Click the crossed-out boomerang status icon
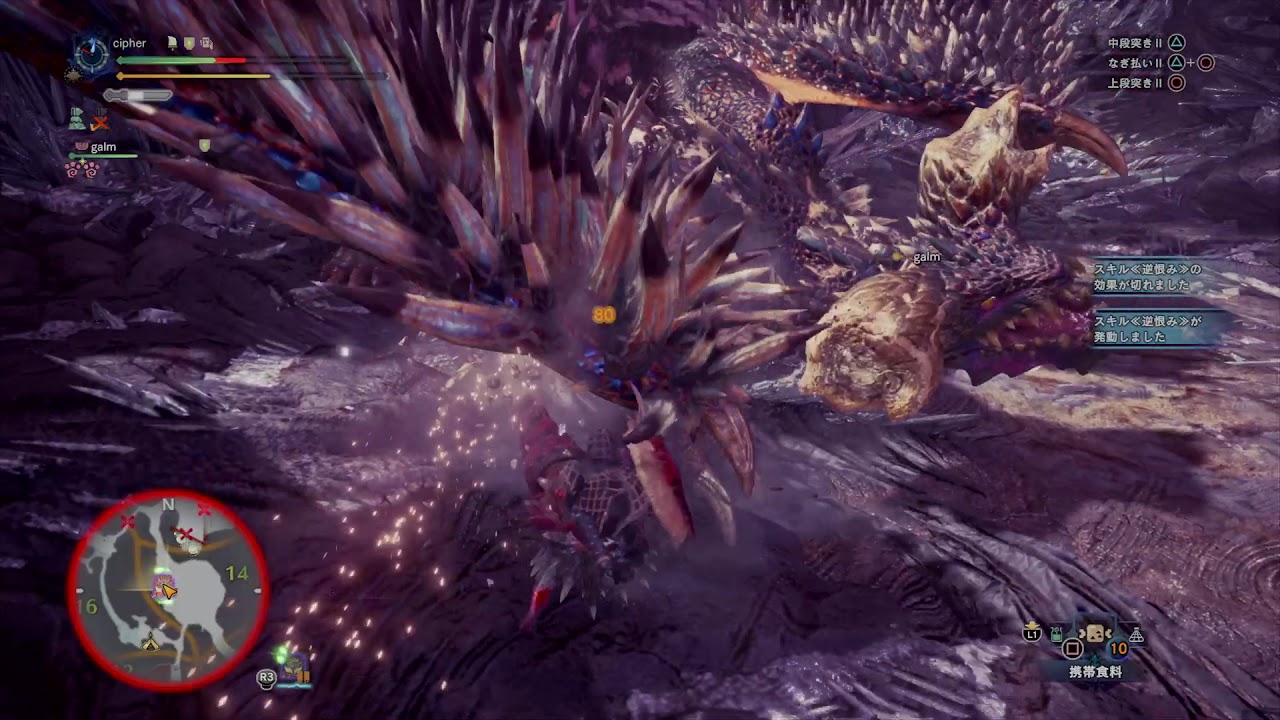Viewport: 1280px width, 720px height. 100,122
